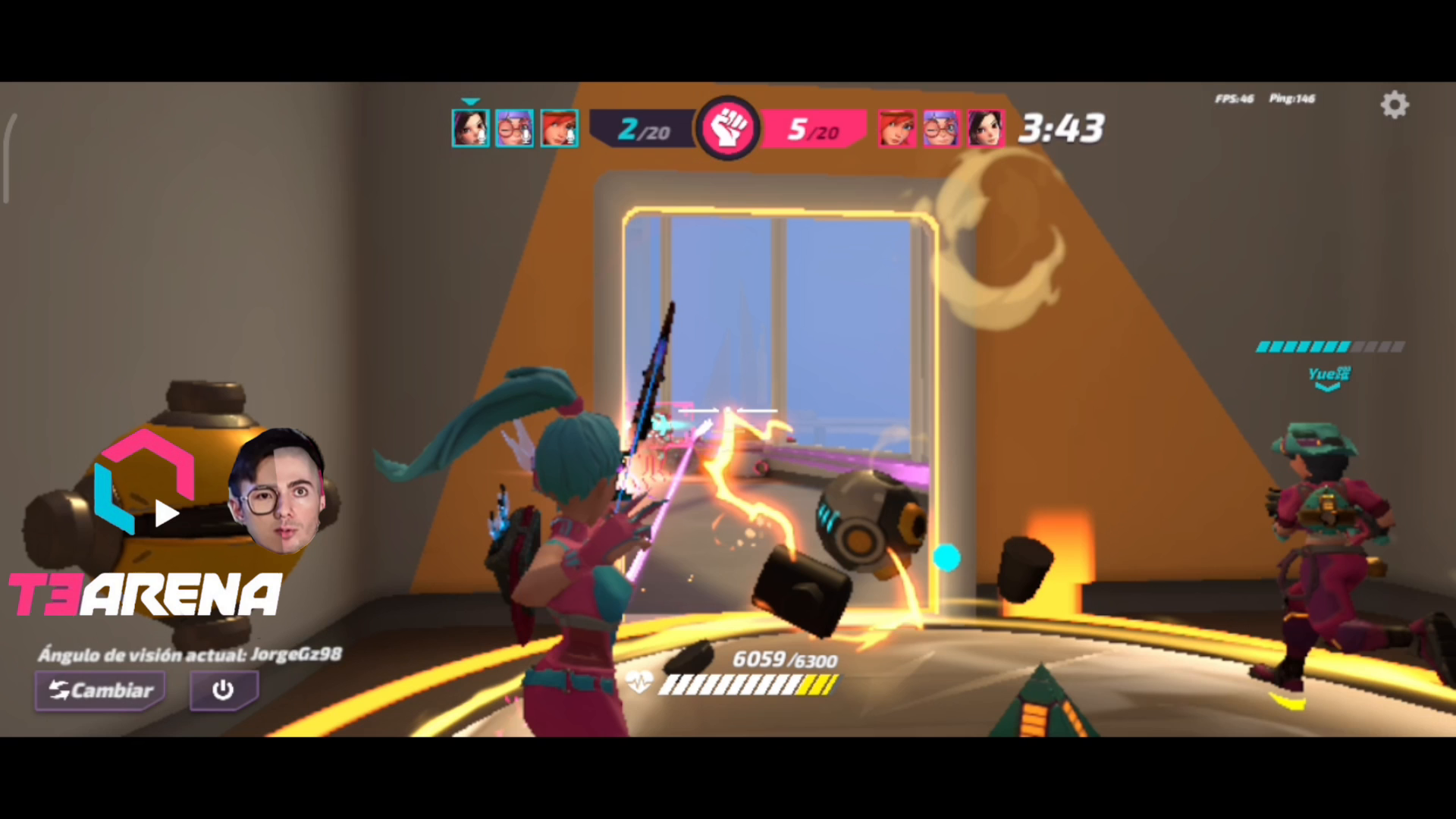Click the player name JorgeGz98 text

pos(296,654)
